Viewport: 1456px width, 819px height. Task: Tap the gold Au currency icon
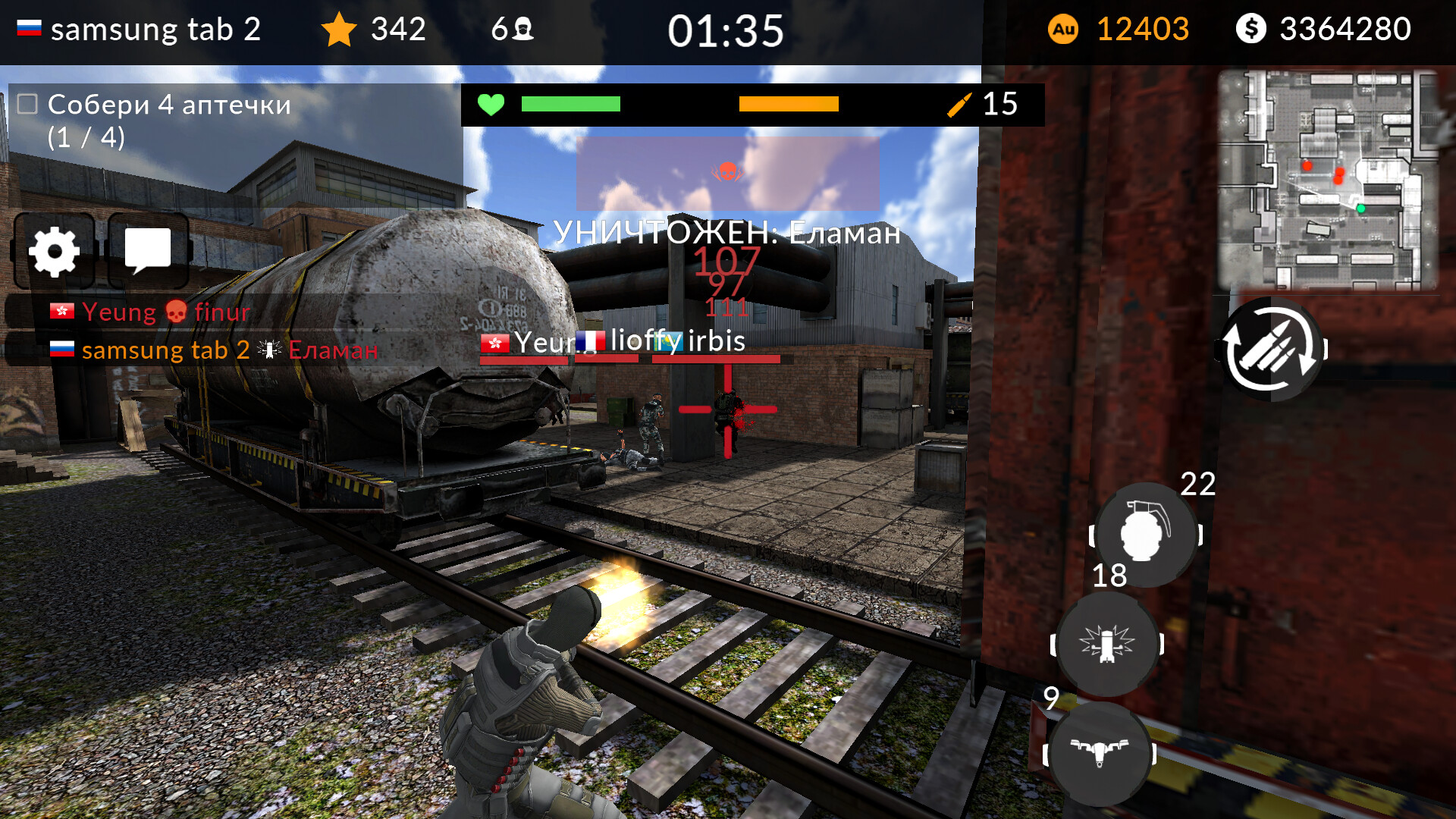point(1065,29)
